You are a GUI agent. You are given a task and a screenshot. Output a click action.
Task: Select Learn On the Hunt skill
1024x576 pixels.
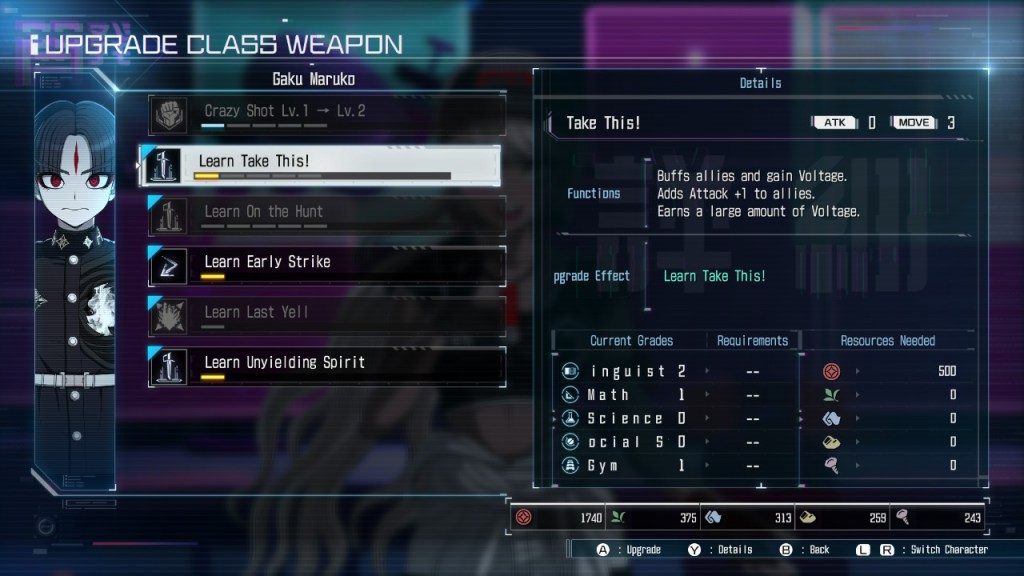click(x=326, y=215)
